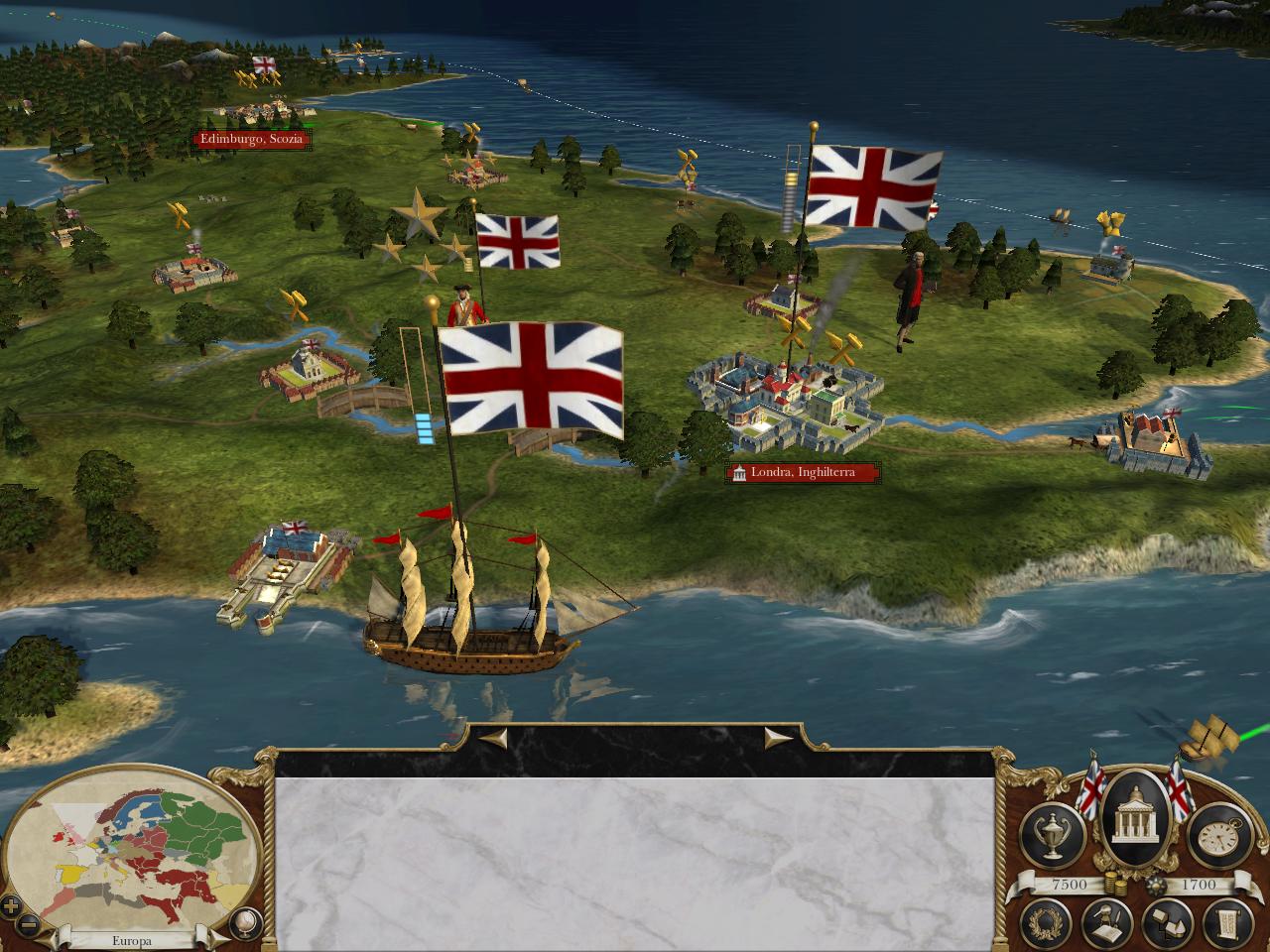Select the Union Jack banner above Londra
Screen dimensions: 1270x952
[873, 187]
